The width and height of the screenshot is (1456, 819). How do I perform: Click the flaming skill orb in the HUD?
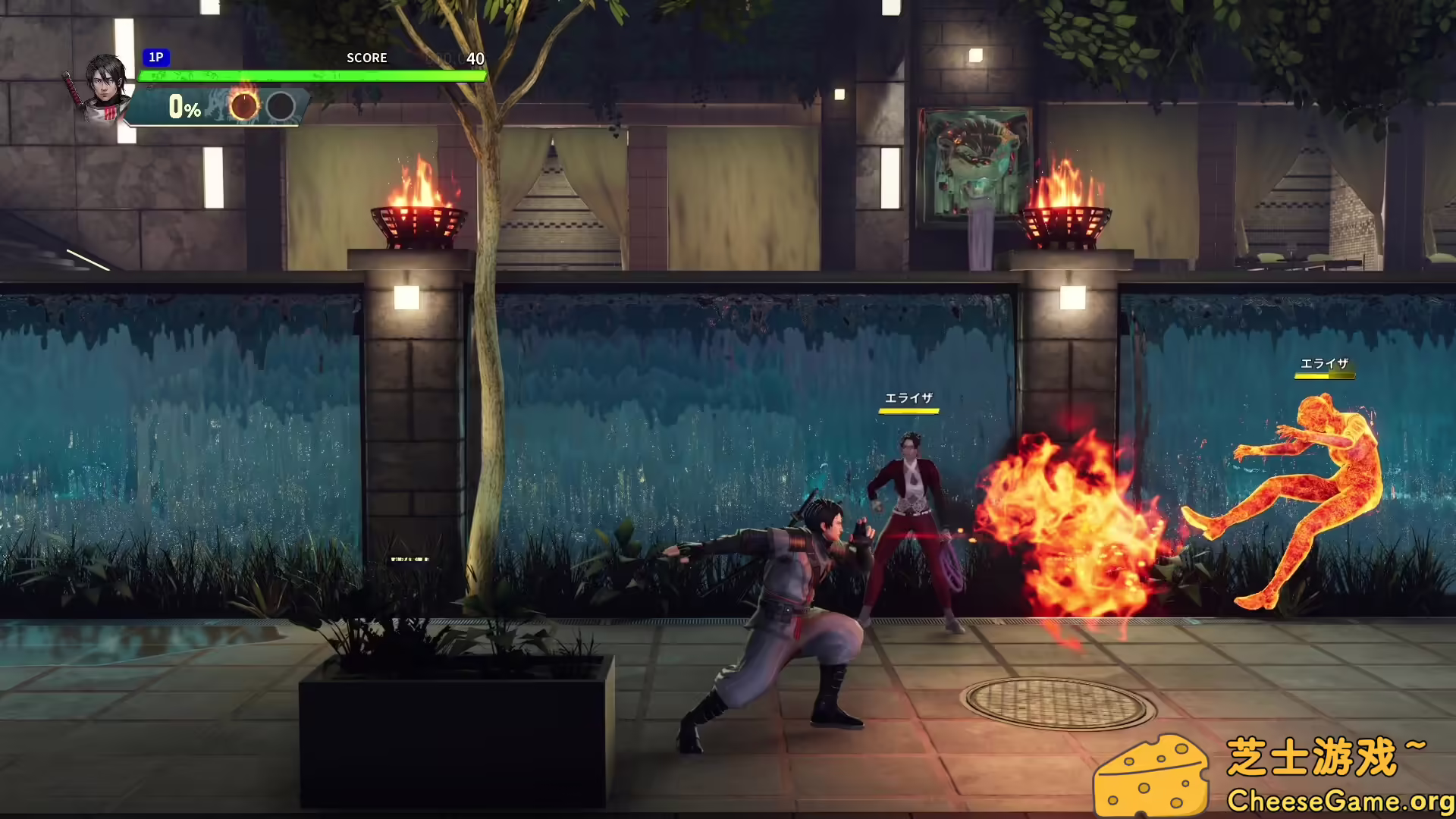pyautogui.click(x=244, y=107)
